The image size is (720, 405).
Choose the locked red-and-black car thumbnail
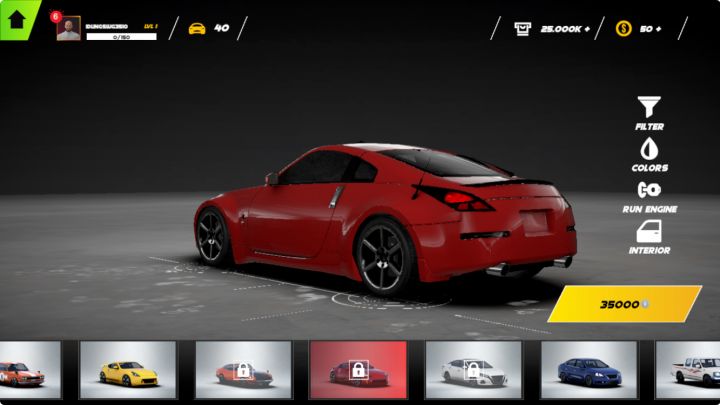click(243, 370)
